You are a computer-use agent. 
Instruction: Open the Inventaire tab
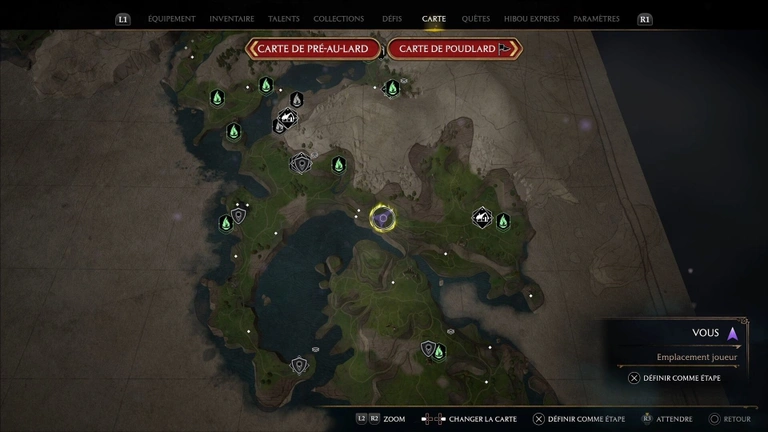tap(232, 19)
